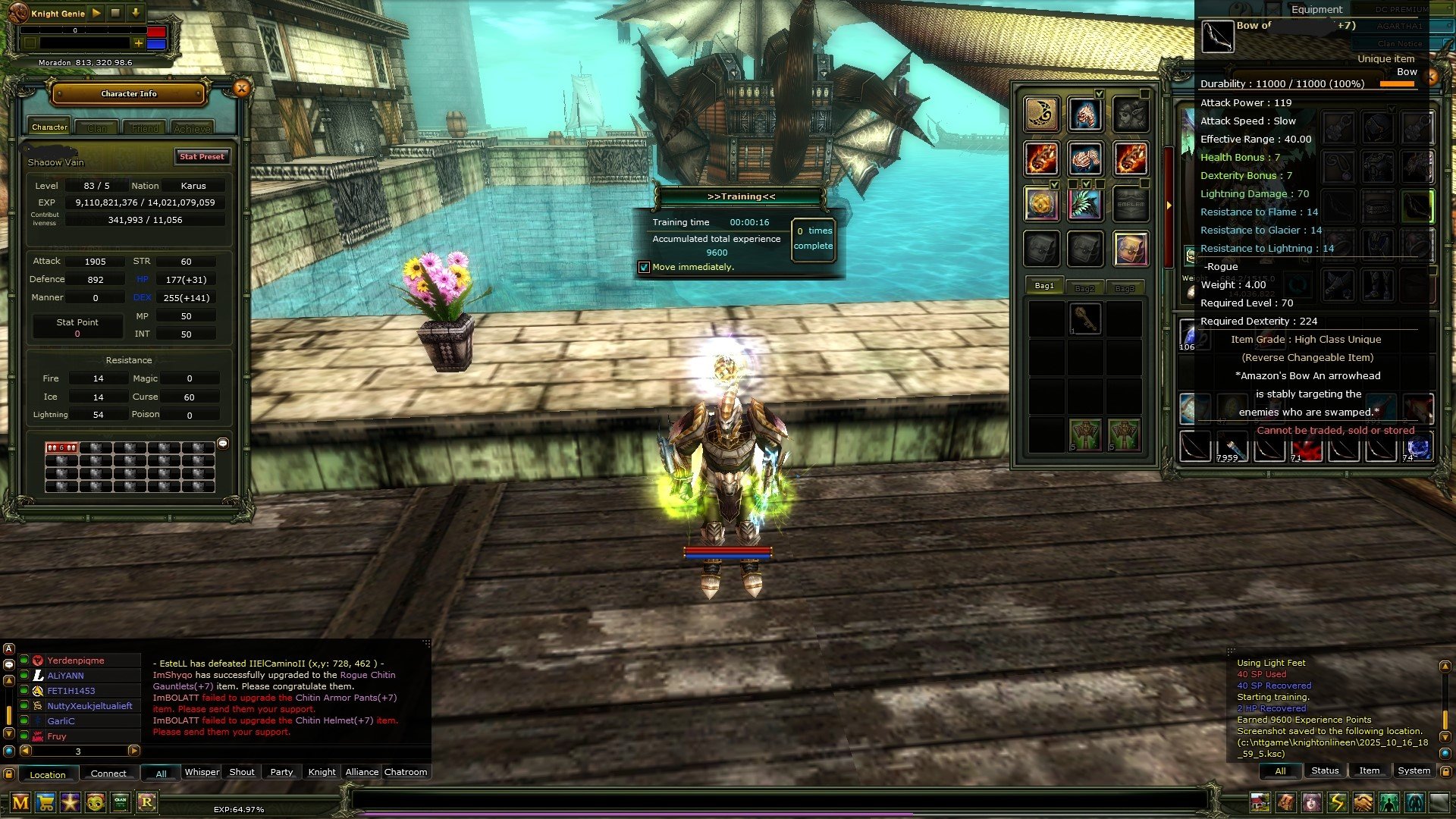Switch to the Clan tab
This screenshot has width=1456, height=819.
click(97, 128)
